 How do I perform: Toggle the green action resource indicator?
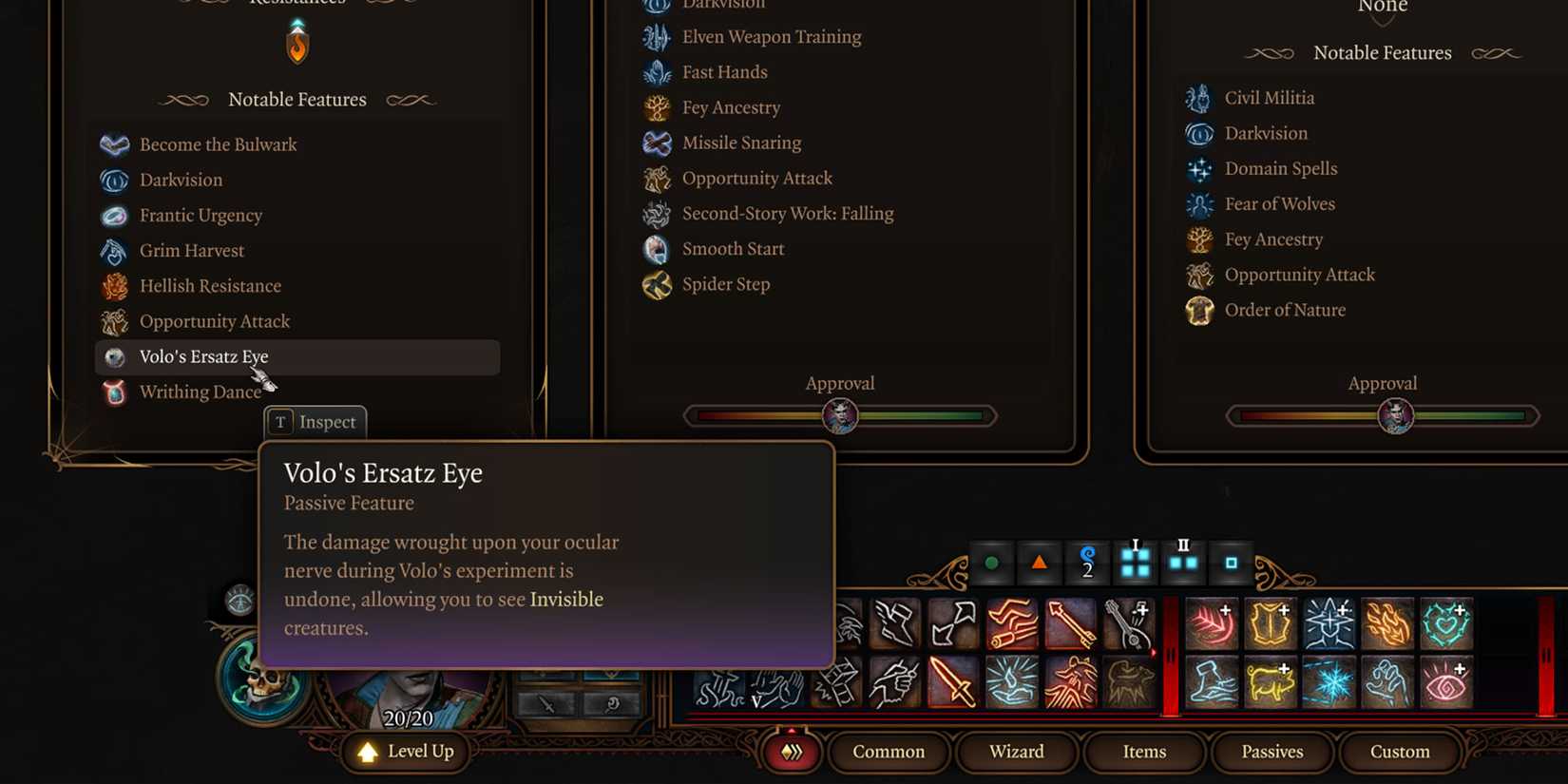tap(990, 562)
